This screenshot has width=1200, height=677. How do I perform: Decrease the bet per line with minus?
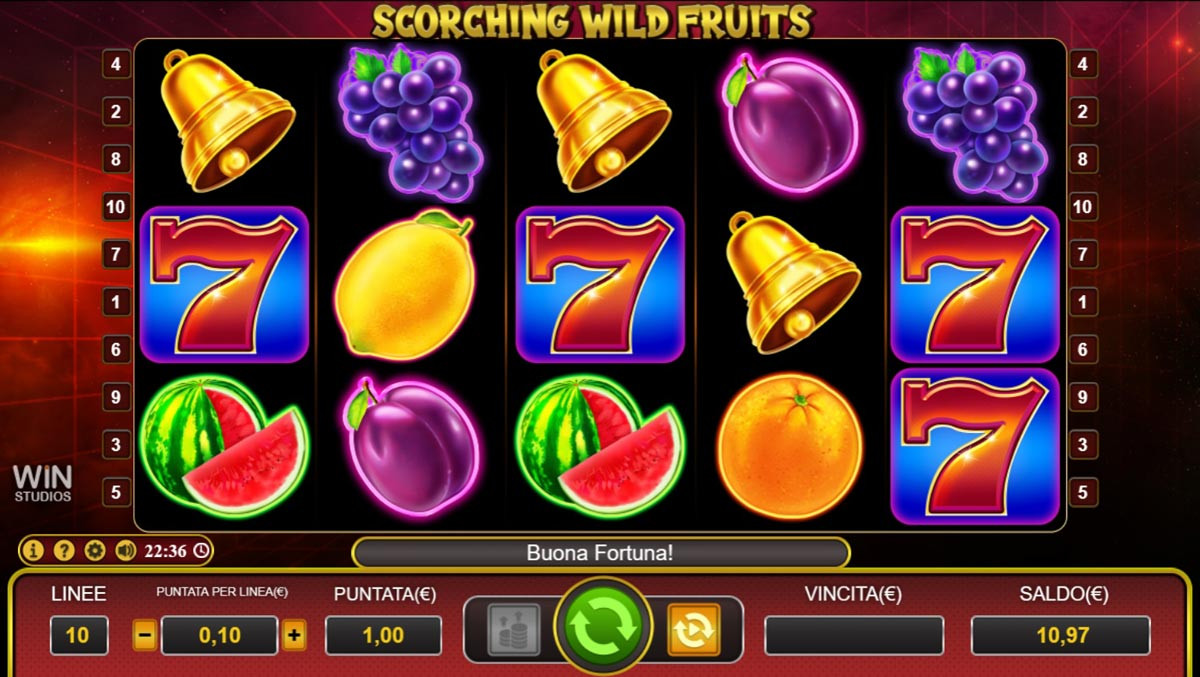(145, 635)
